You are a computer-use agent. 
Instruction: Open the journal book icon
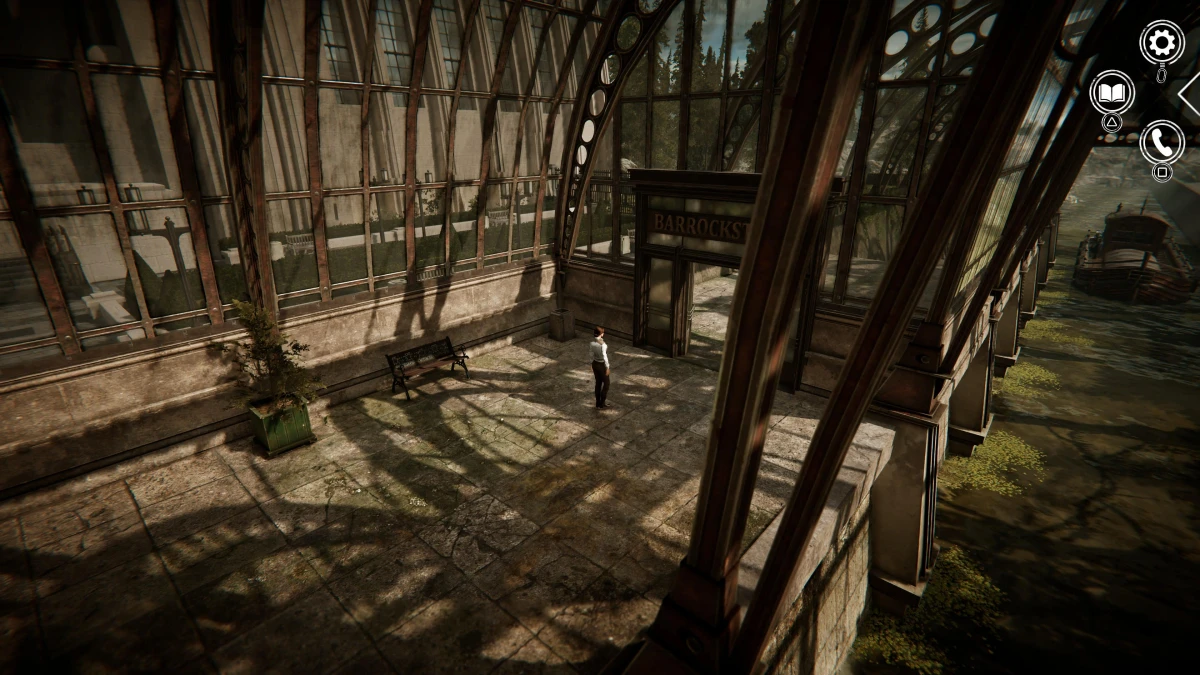click(1111, 92)
